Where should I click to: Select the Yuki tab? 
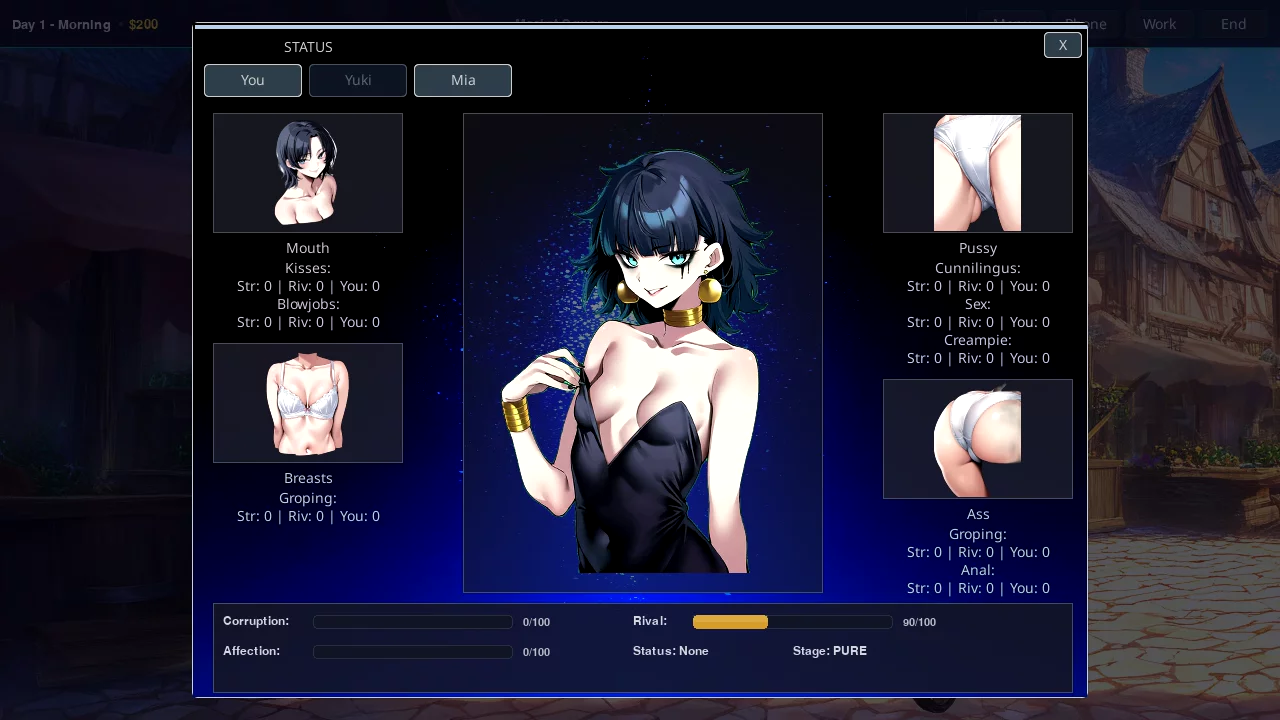pos(358,80)
